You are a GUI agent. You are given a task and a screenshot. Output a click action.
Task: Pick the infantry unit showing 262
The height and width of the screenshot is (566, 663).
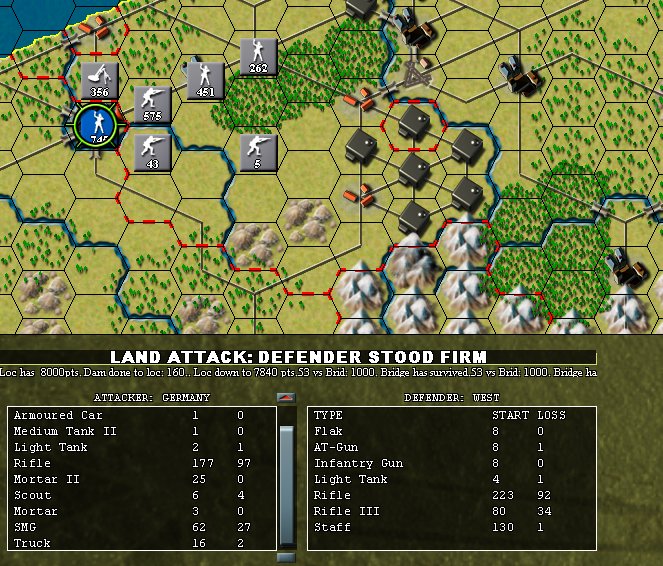click(x=259, y=56)
